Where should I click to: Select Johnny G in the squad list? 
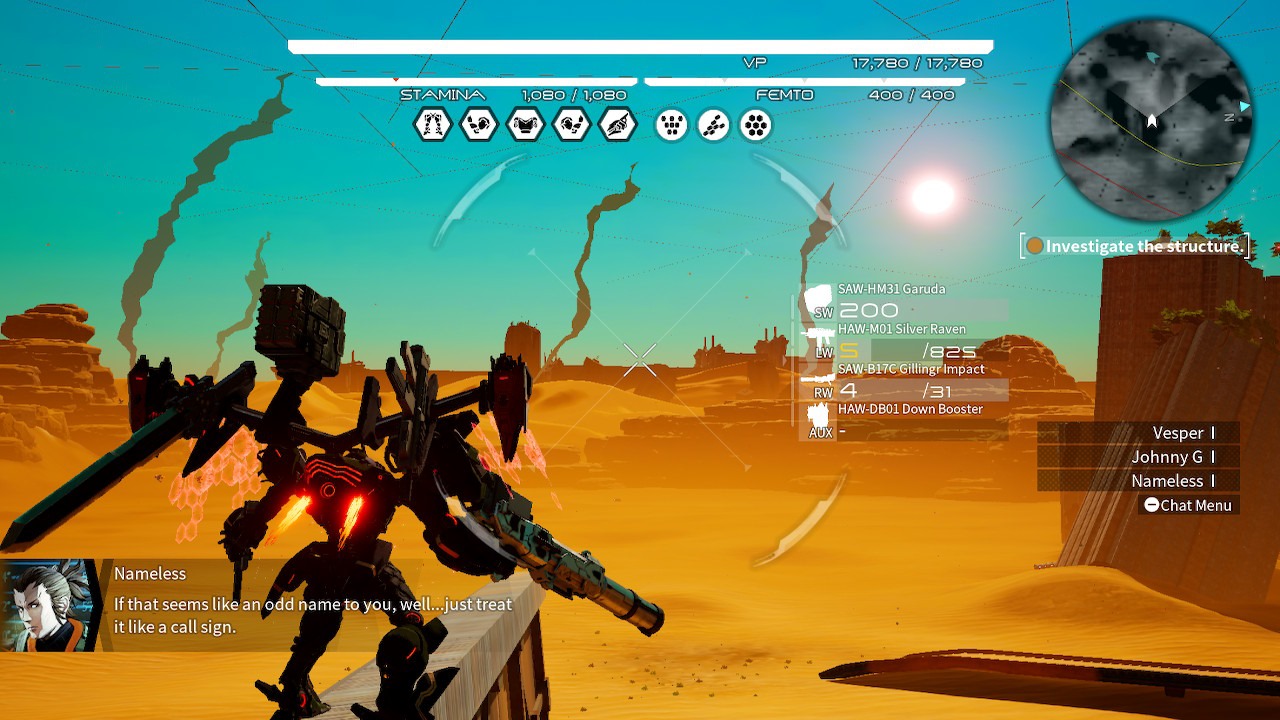click(x=1182, y=457)
